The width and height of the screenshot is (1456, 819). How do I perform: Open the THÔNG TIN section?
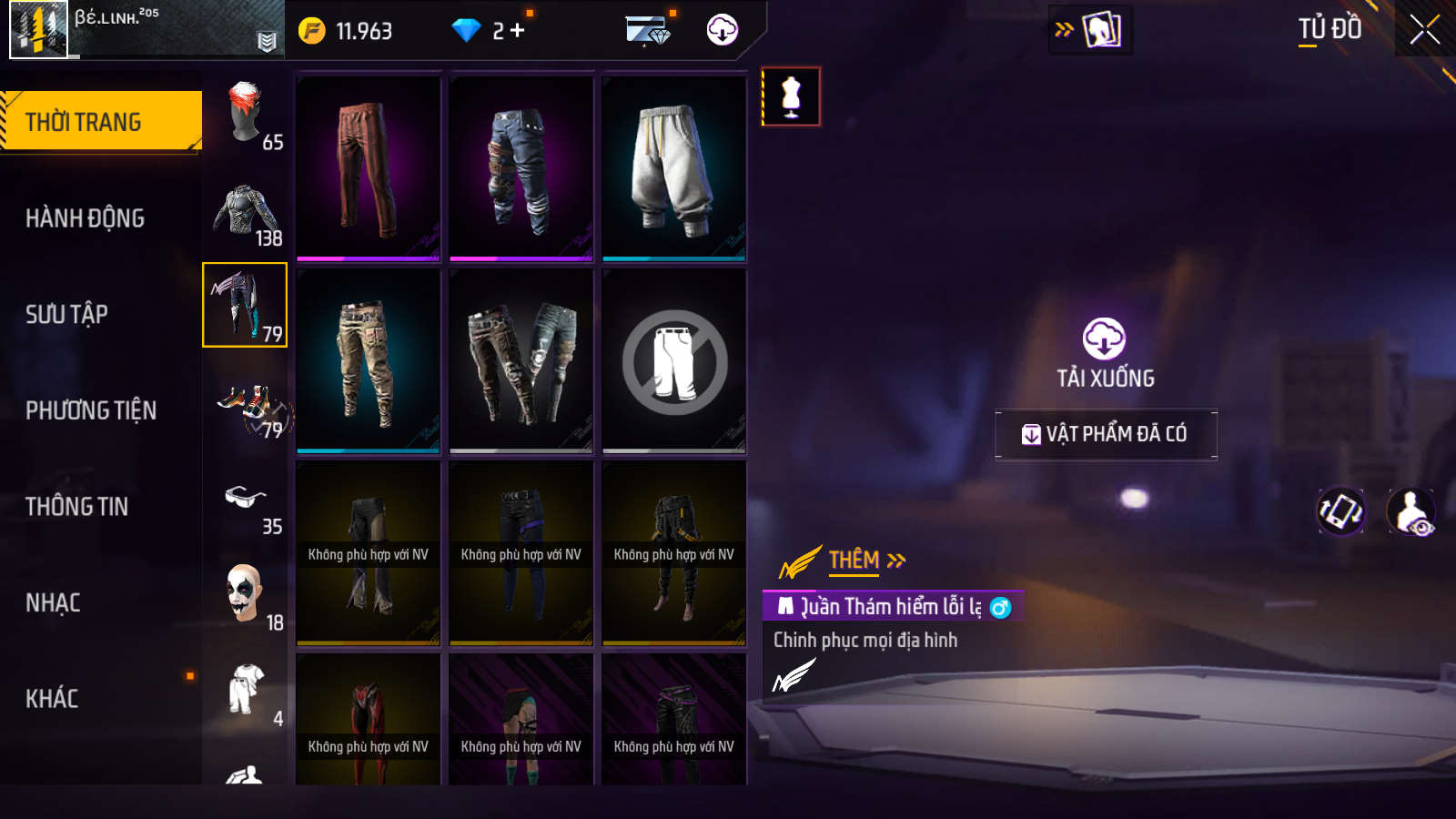point(76,506)
